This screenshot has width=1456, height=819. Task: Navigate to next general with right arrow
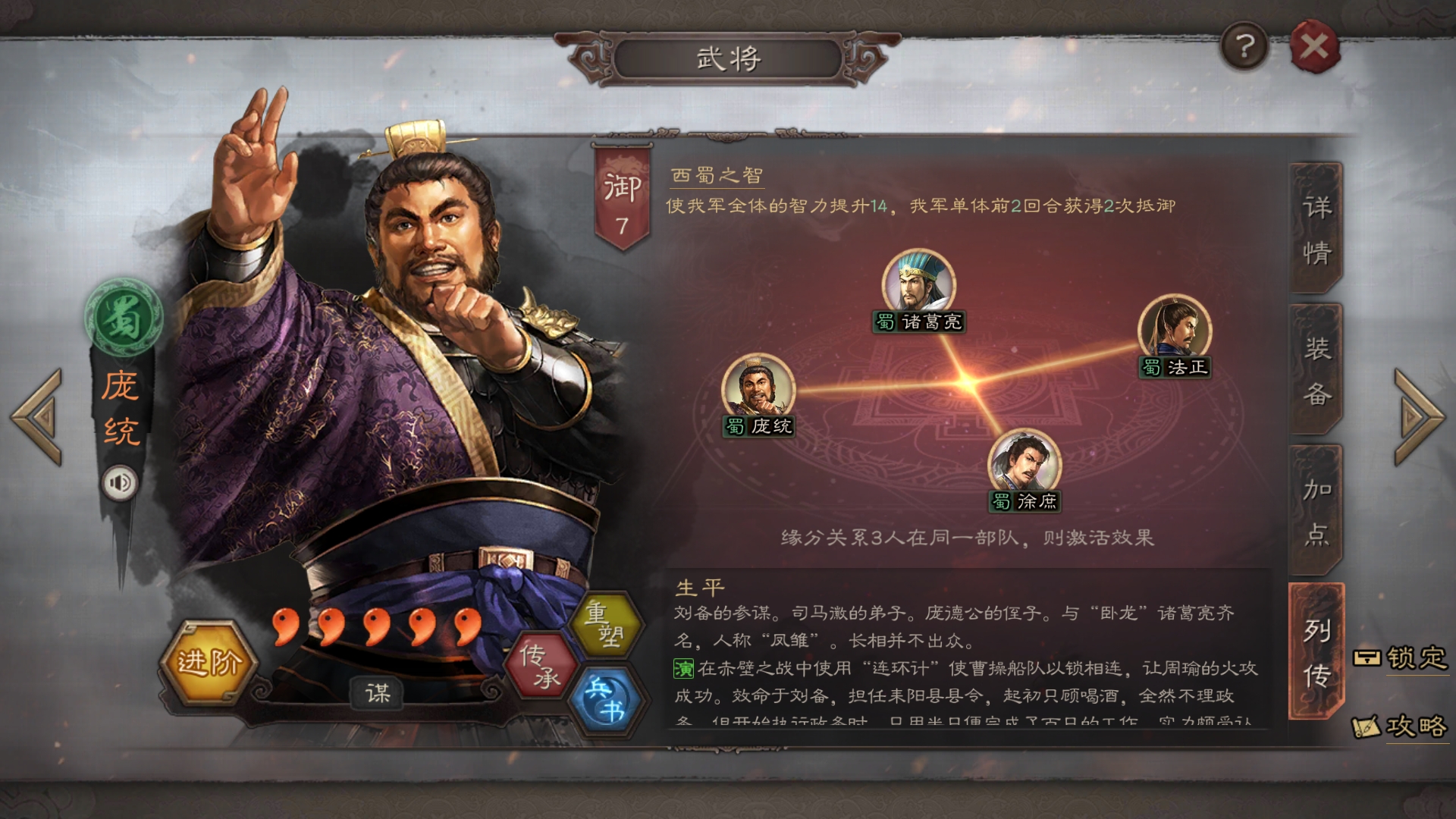[x=1417, y=417]
